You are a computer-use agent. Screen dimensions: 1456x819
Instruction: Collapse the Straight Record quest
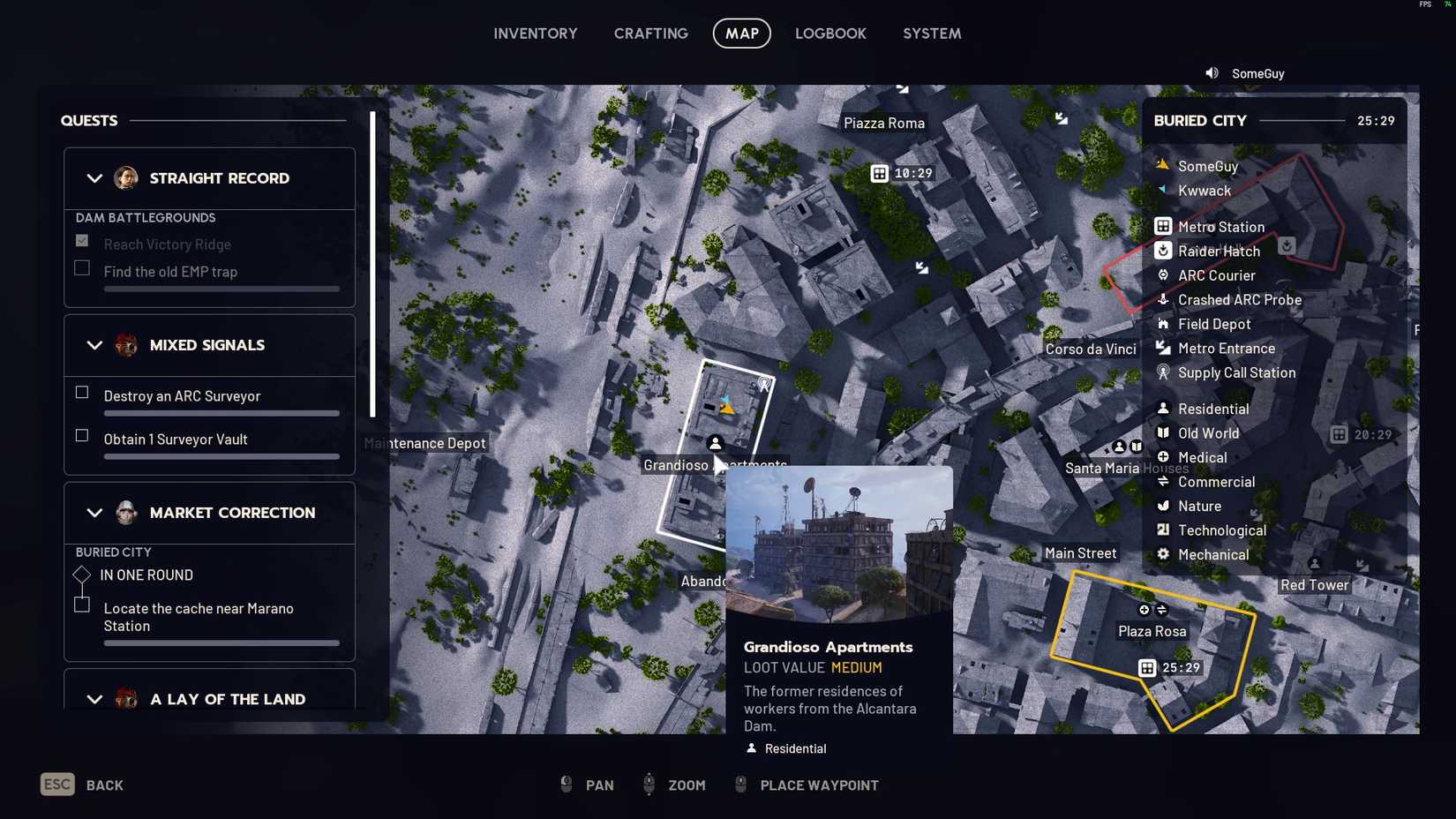[95, 178]
